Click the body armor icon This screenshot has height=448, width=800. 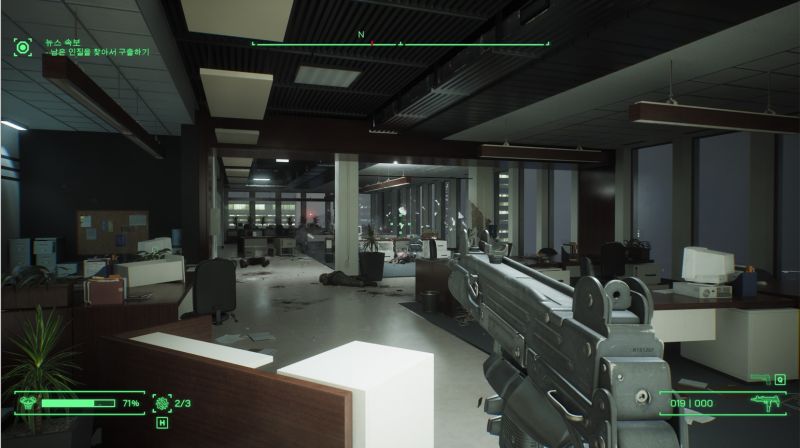(x=27, y=404)
